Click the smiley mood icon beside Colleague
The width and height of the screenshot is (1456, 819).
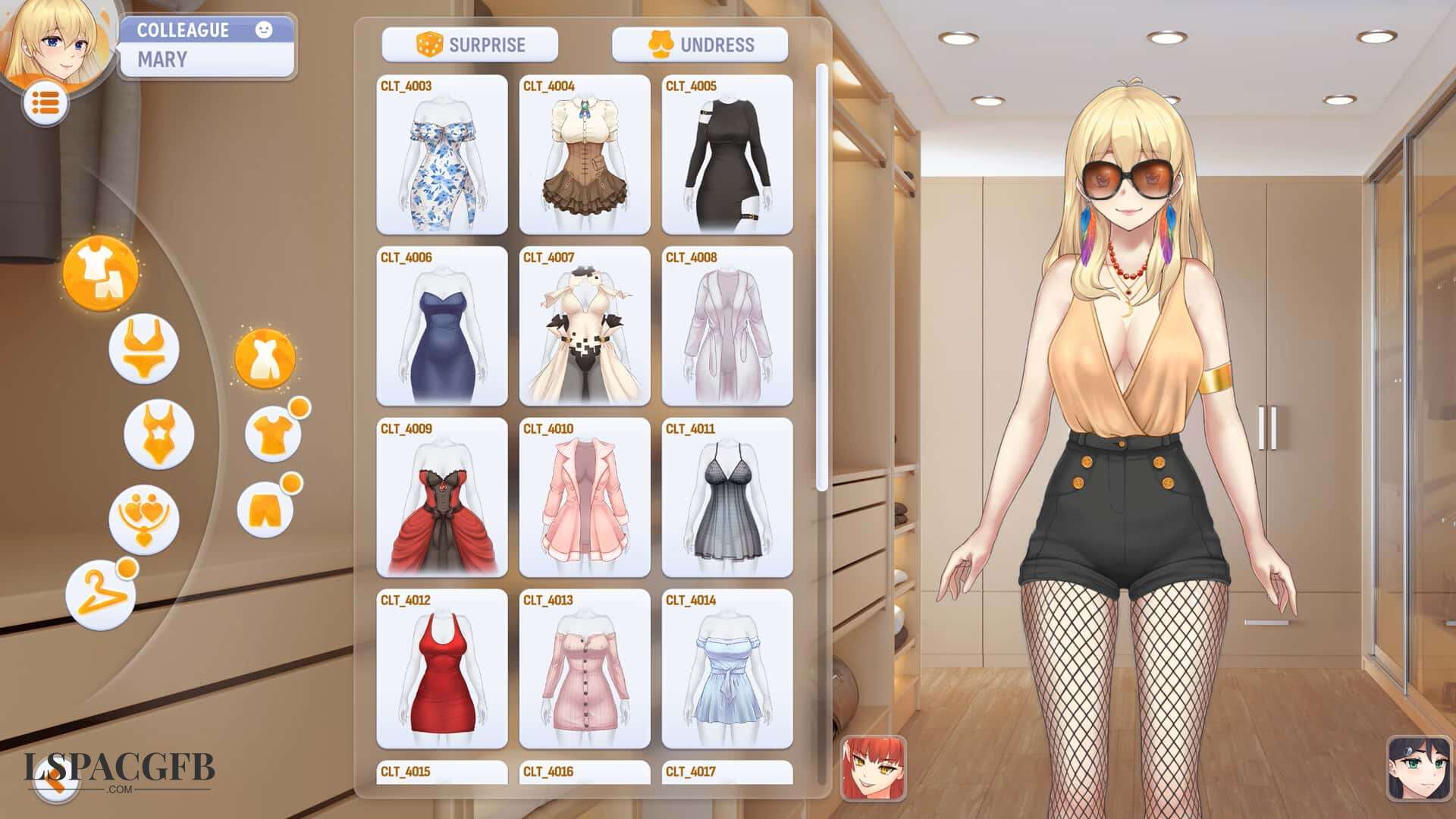(x=263, y=31)
